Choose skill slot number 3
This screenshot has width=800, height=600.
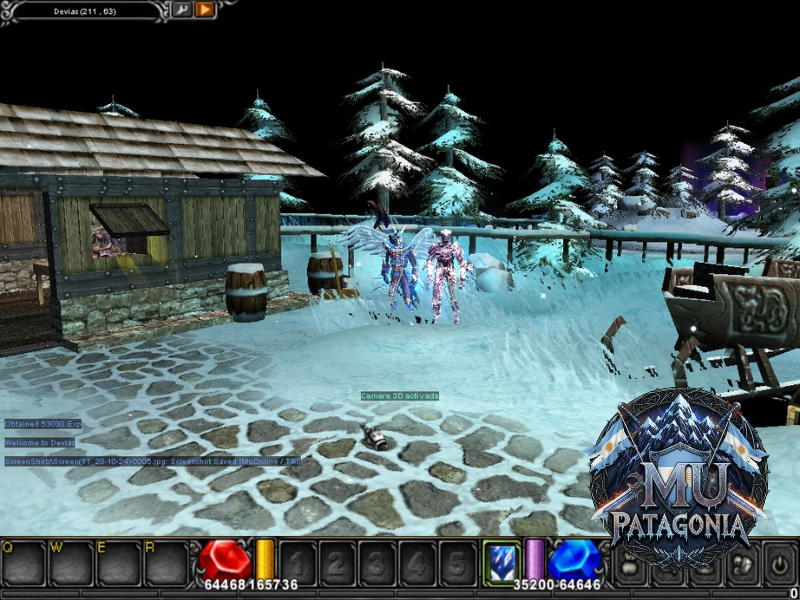(x=377, y=563)
